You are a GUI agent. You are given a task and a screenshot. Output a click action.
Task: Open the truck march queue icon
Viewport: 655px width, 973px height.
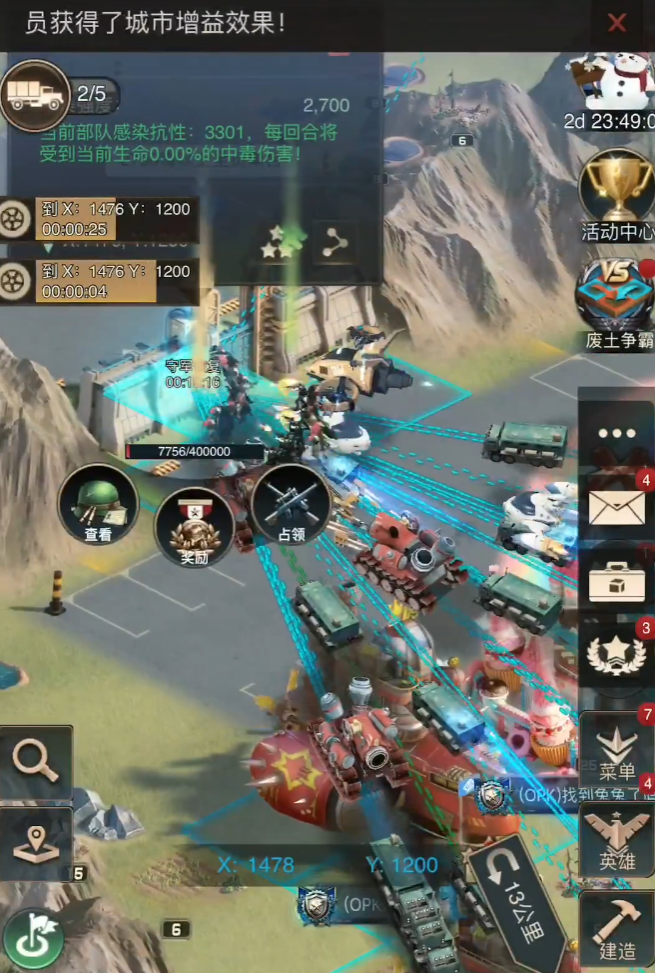tap(35, 95)
